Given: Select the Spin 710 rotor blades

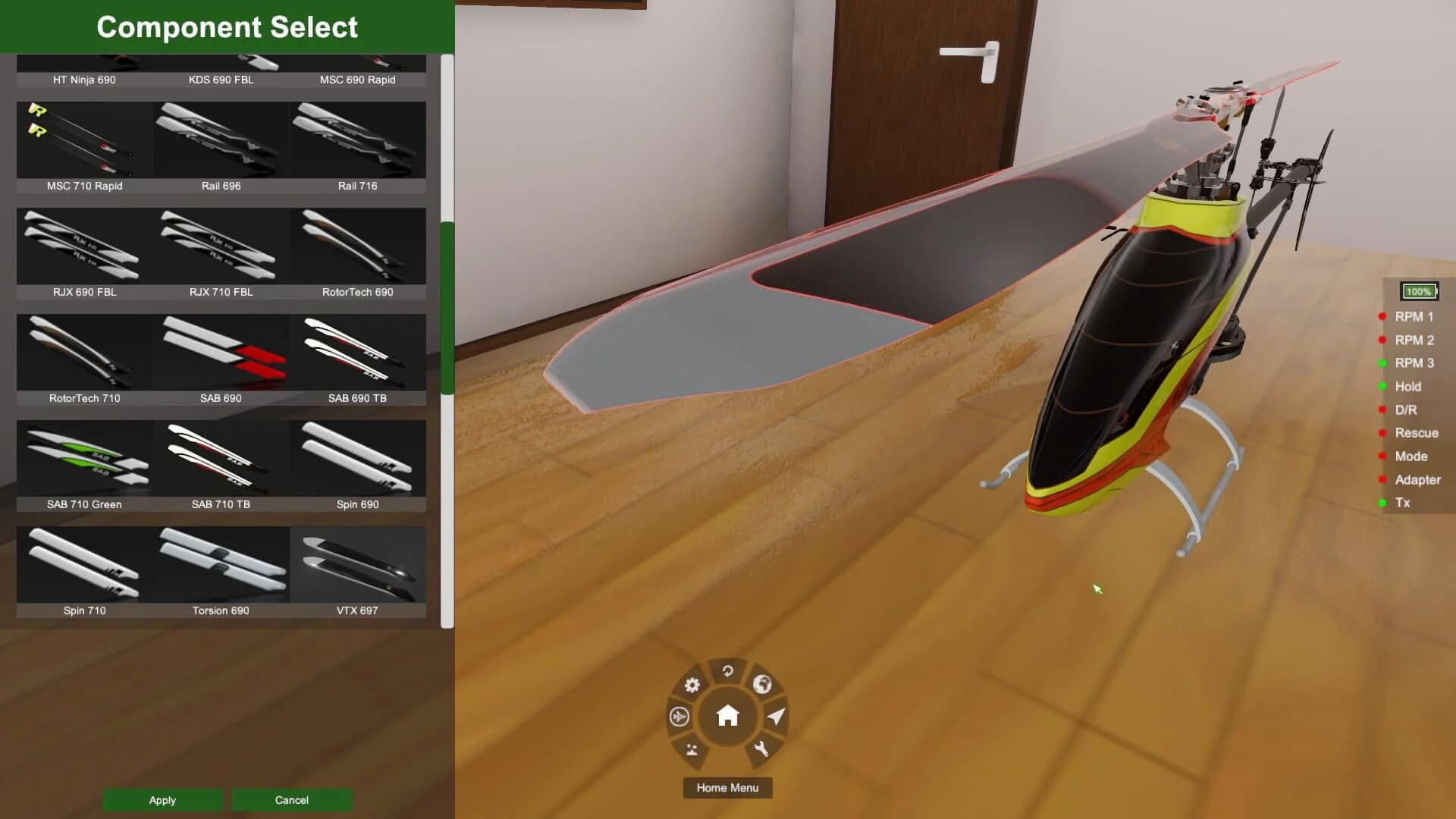Looking at the screenshot, I should (x=83, y=565).
